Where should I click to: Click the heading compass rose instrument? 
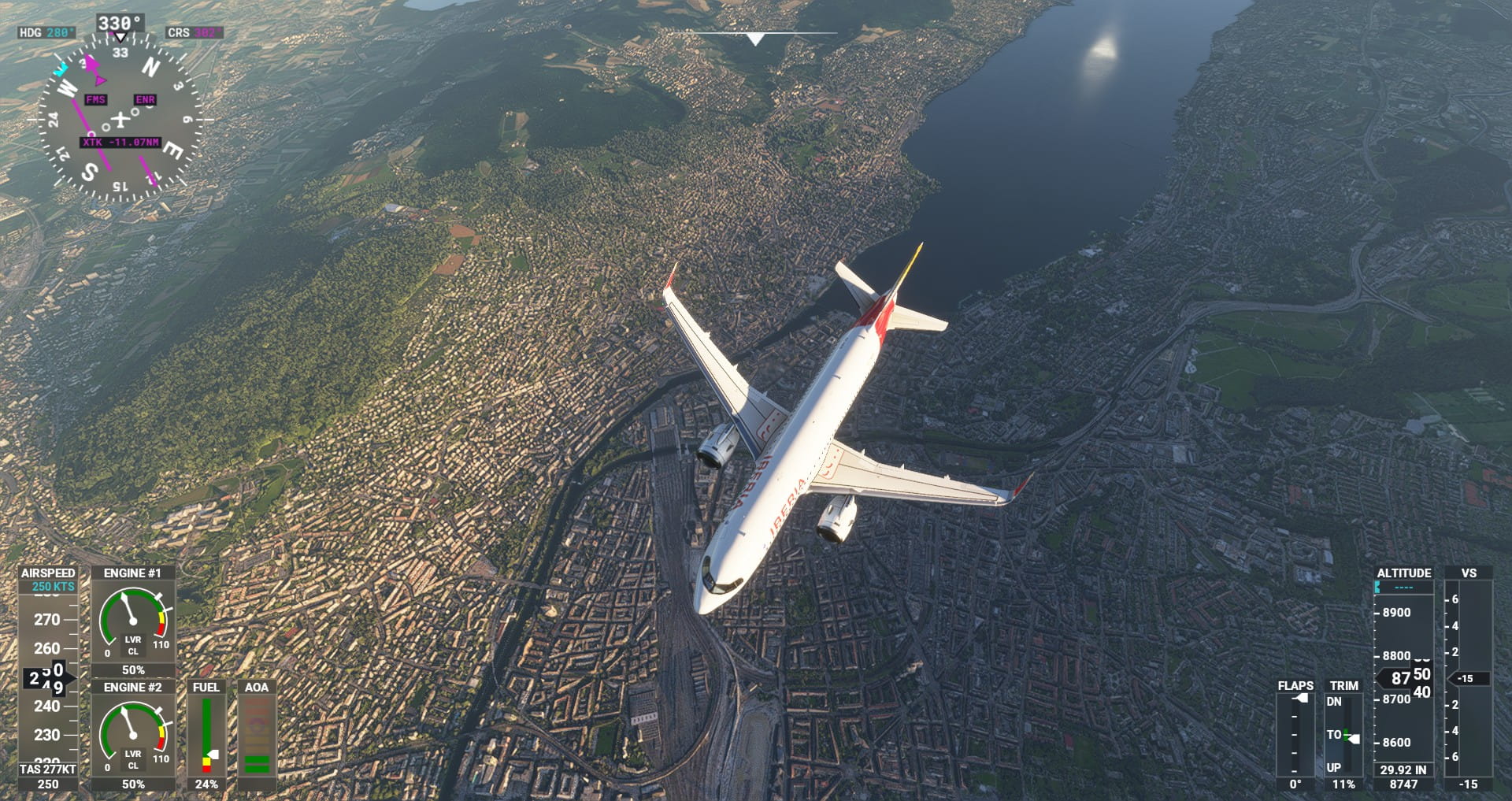[x=120, y=120]
